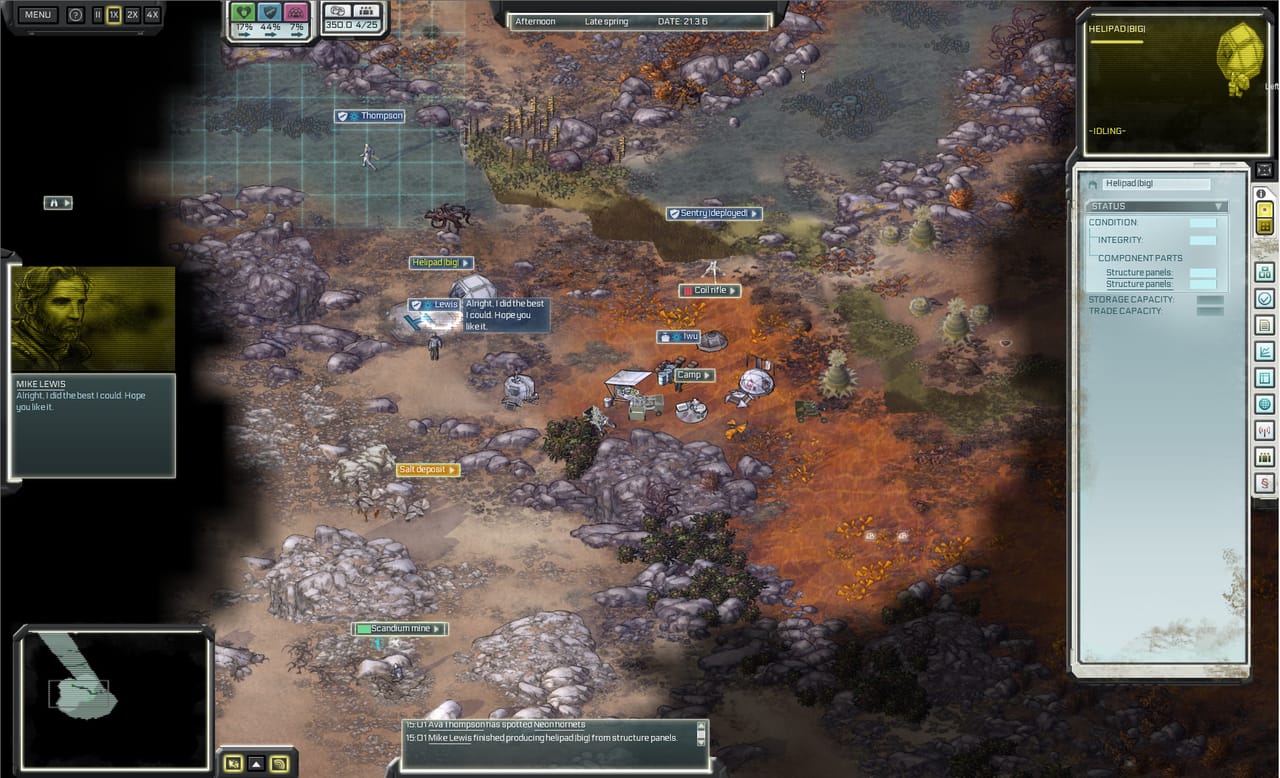
Task: Select the statistics chart icon on the right panel
Action: tap(1264, 351)
